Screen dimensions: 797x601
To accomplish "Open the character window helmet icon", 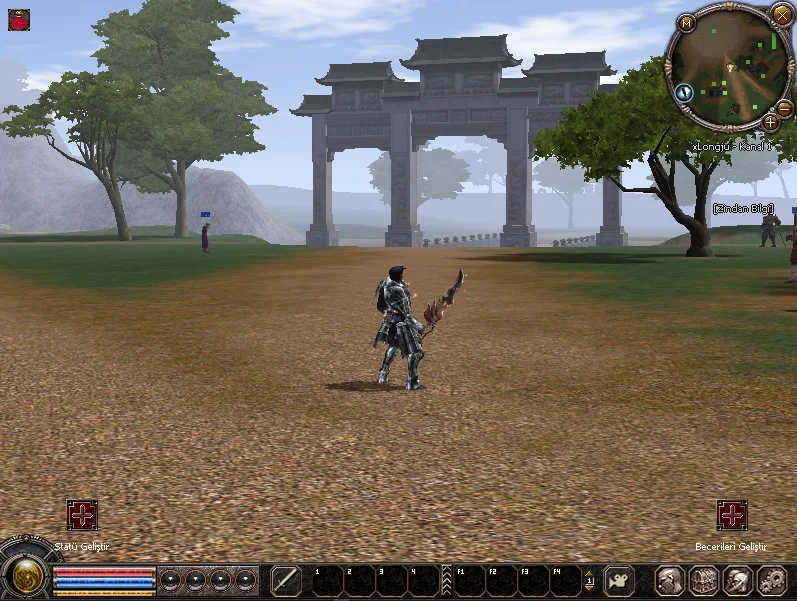I will tap(670, 580).
